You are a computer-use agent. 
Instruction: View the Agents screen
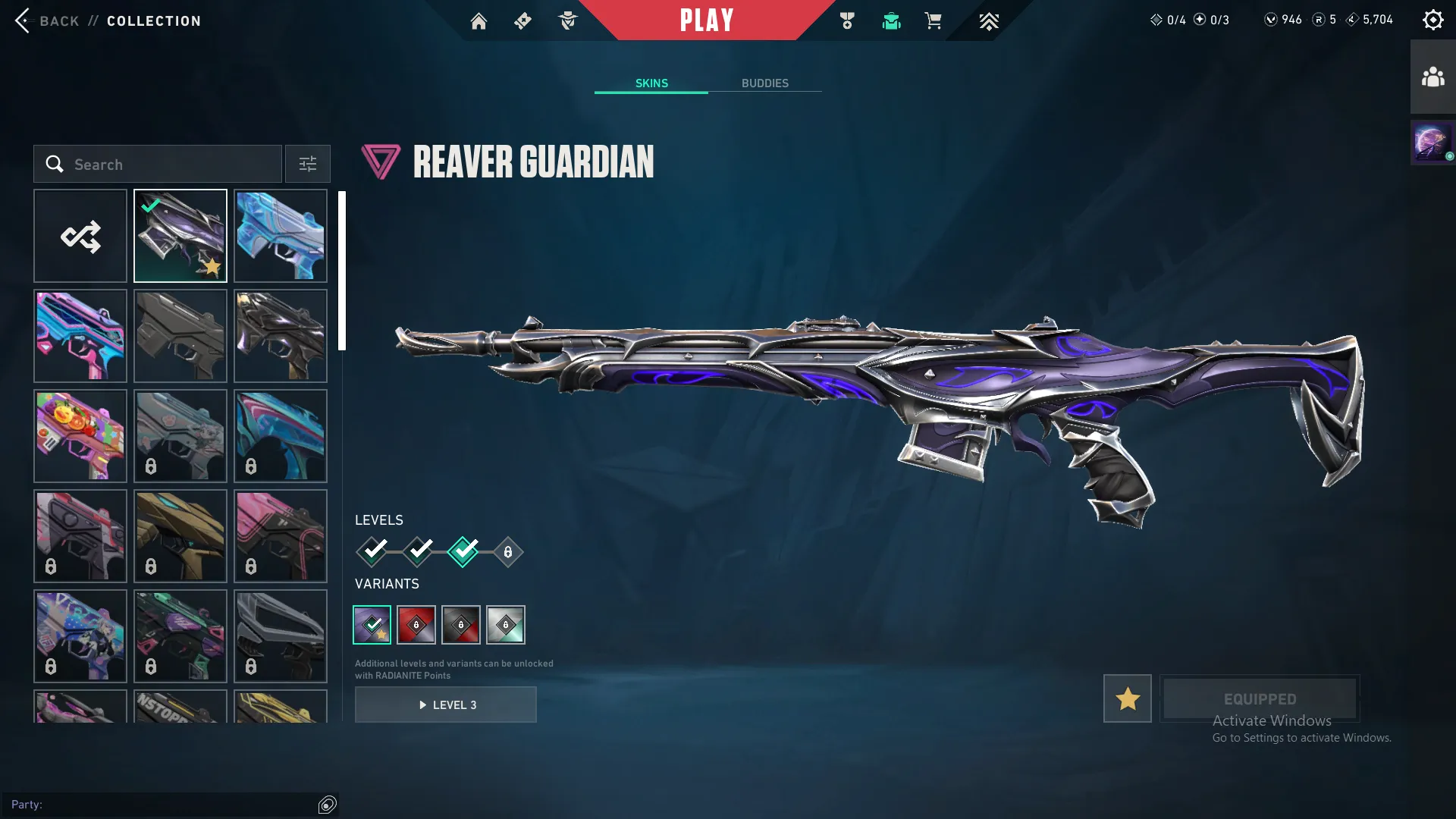coord(567,21)
